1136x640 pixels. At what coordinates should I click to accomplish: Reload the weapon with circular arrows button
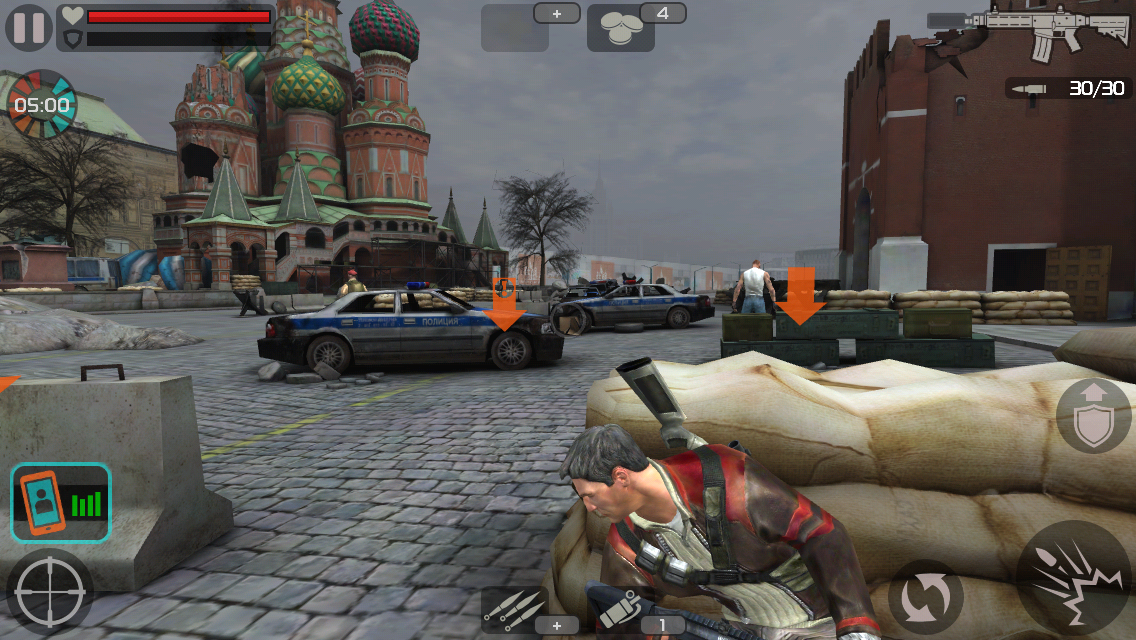click(x=925, y=596)
